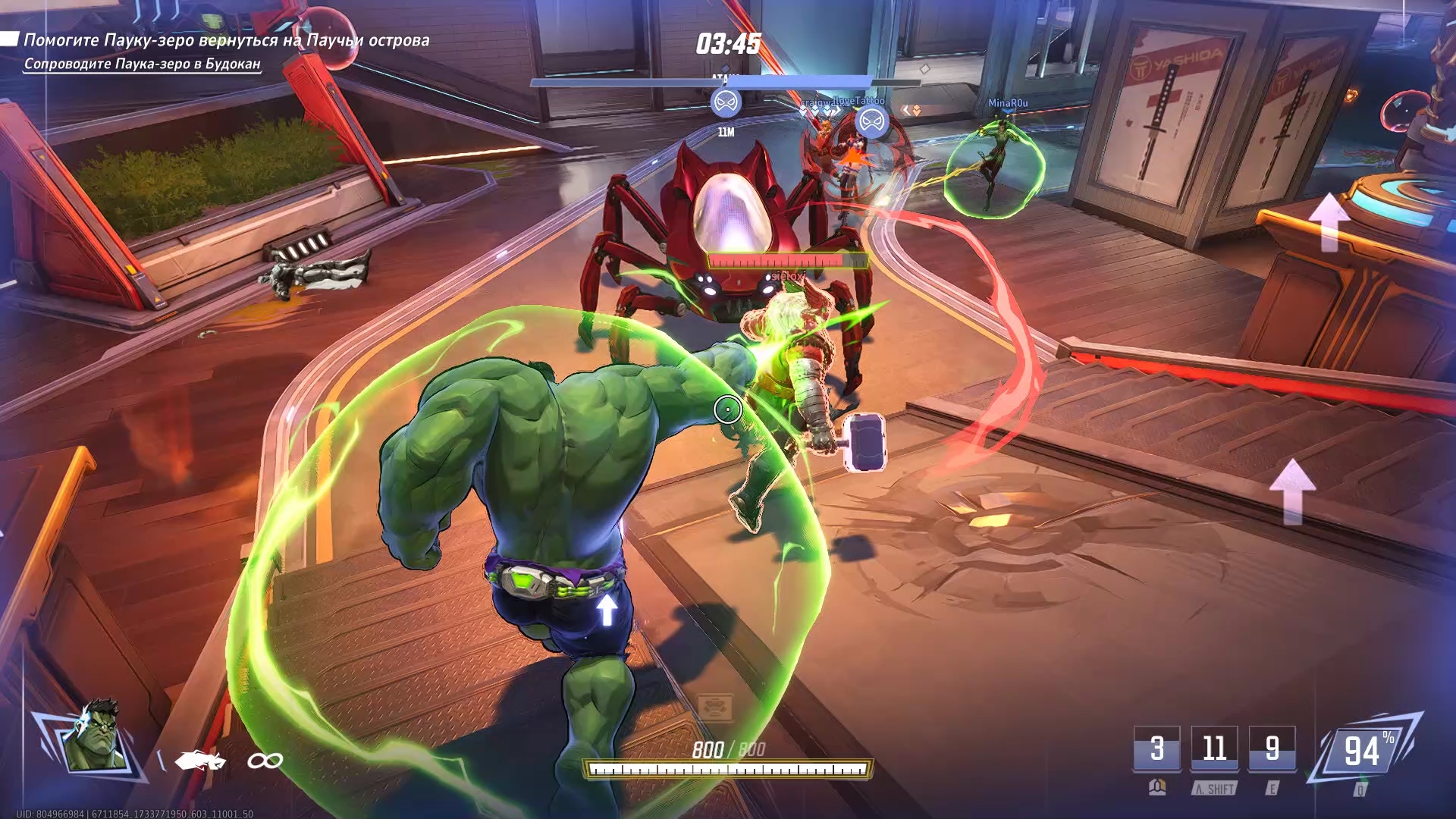This screenshot has height=819, width=1456.
Task: Click the ultimate charge 94% icon
Action: (x=1363, y=751)
